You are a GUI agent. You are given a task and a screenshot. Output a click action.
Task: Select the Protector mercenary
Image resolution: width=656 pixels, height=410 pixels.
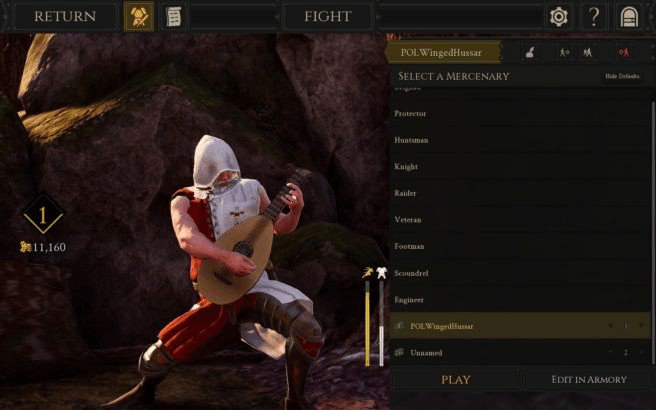(411, 114)
